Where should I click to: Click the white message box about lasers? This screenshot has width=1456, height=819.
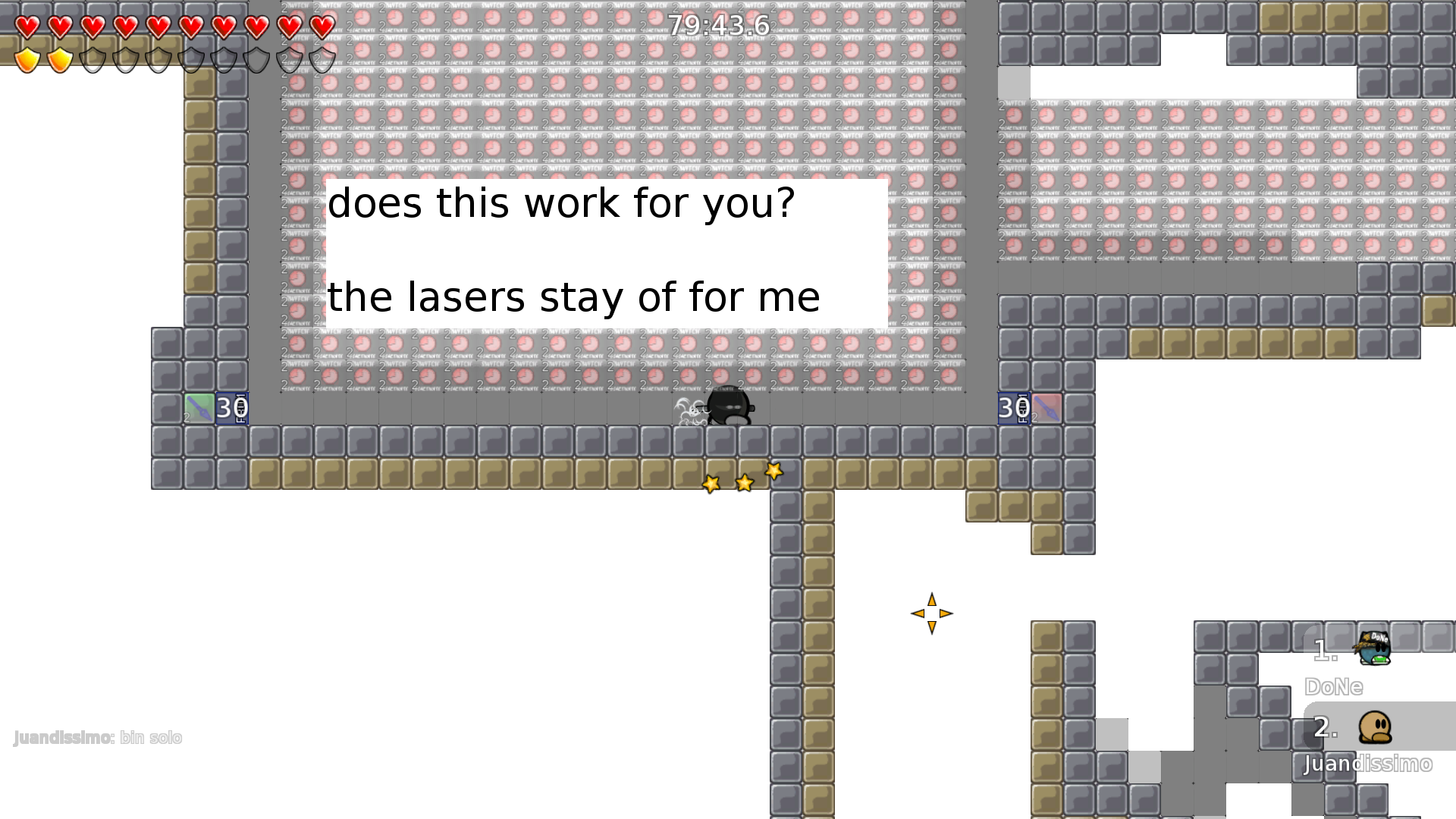[603, 253]
